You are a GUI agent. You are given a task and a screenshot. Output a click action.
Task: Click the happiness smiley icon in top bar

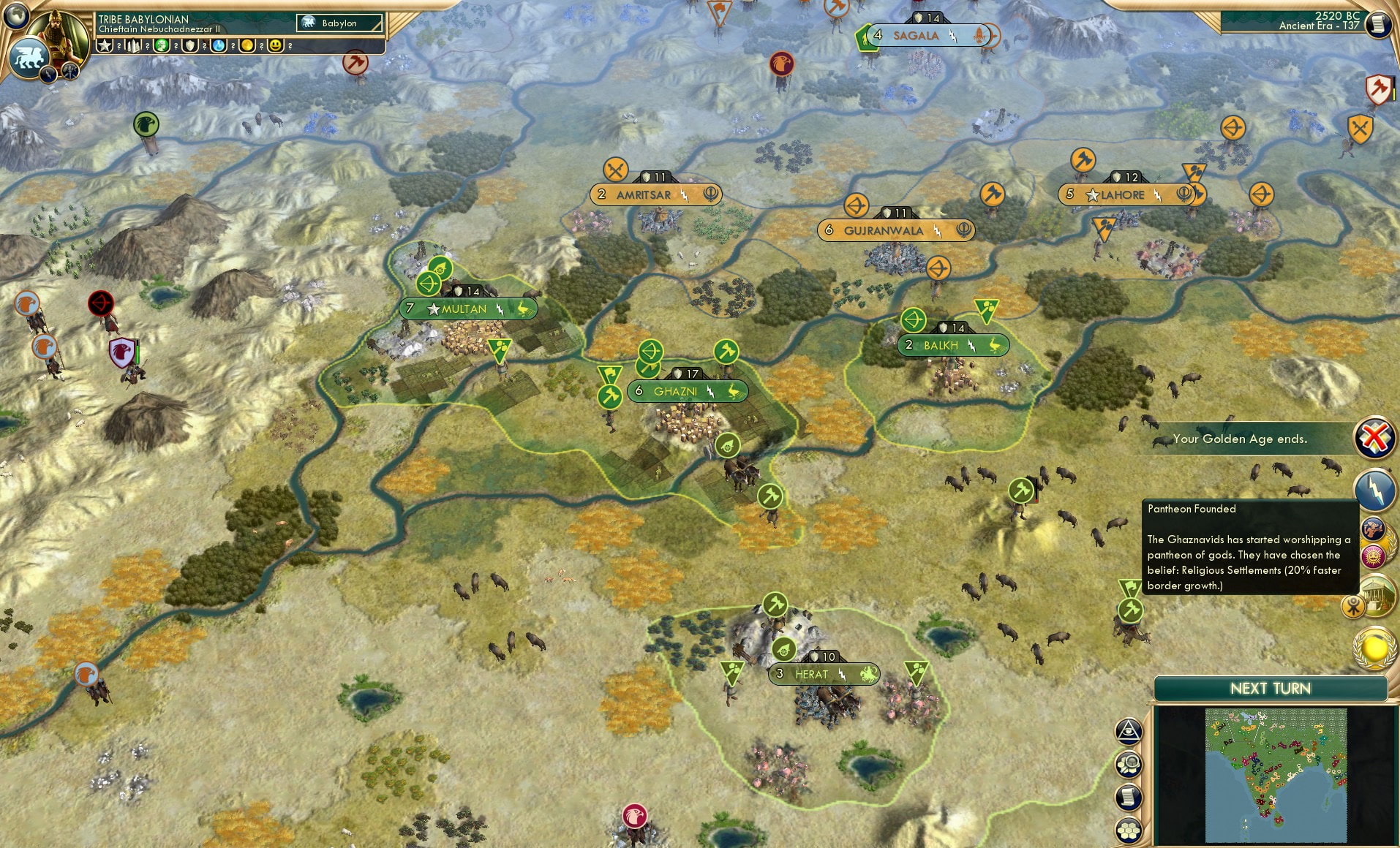click(275, 46)
